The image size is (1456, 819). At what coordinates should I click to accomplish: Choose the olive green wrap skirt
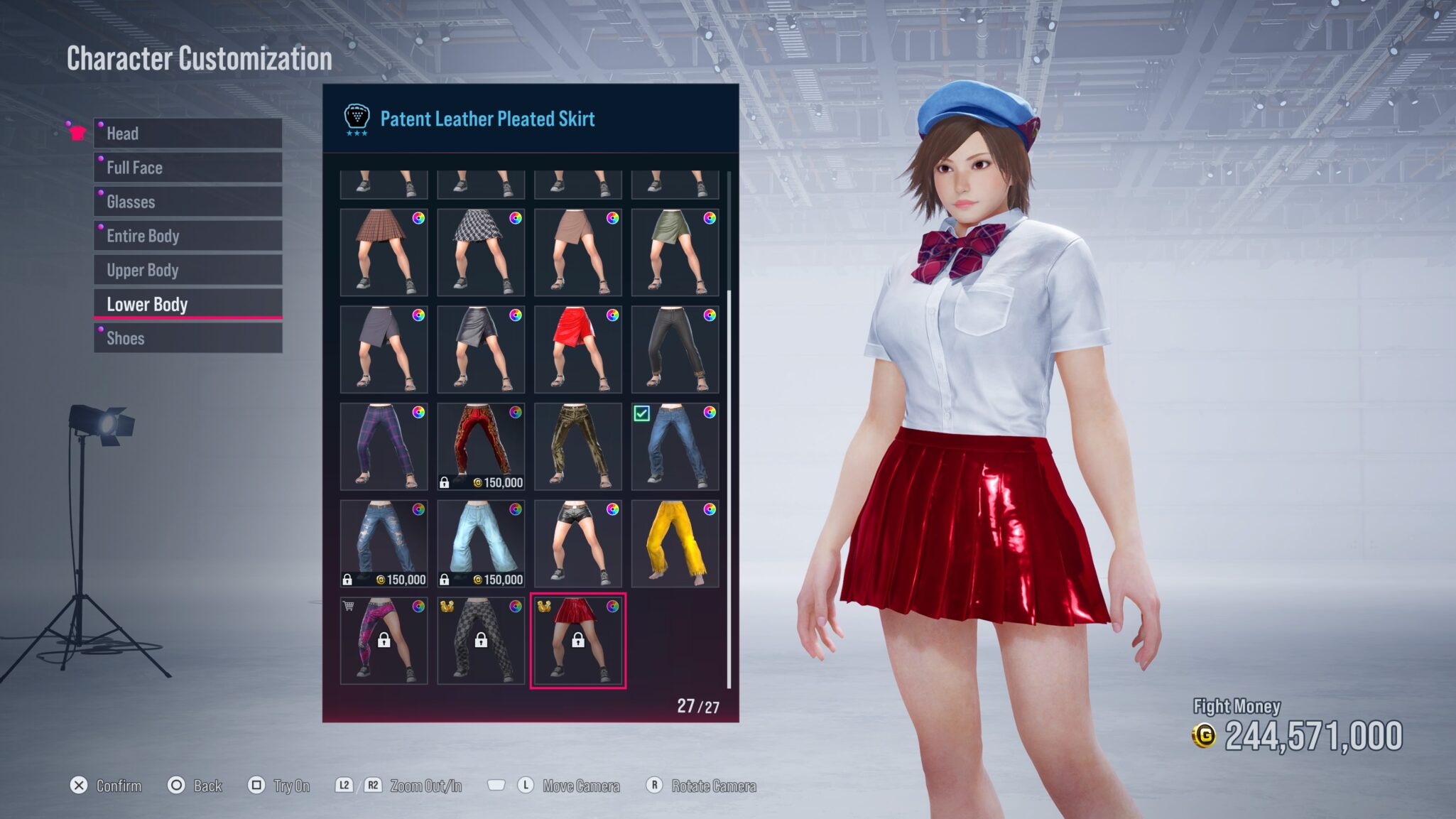point(675,252)
